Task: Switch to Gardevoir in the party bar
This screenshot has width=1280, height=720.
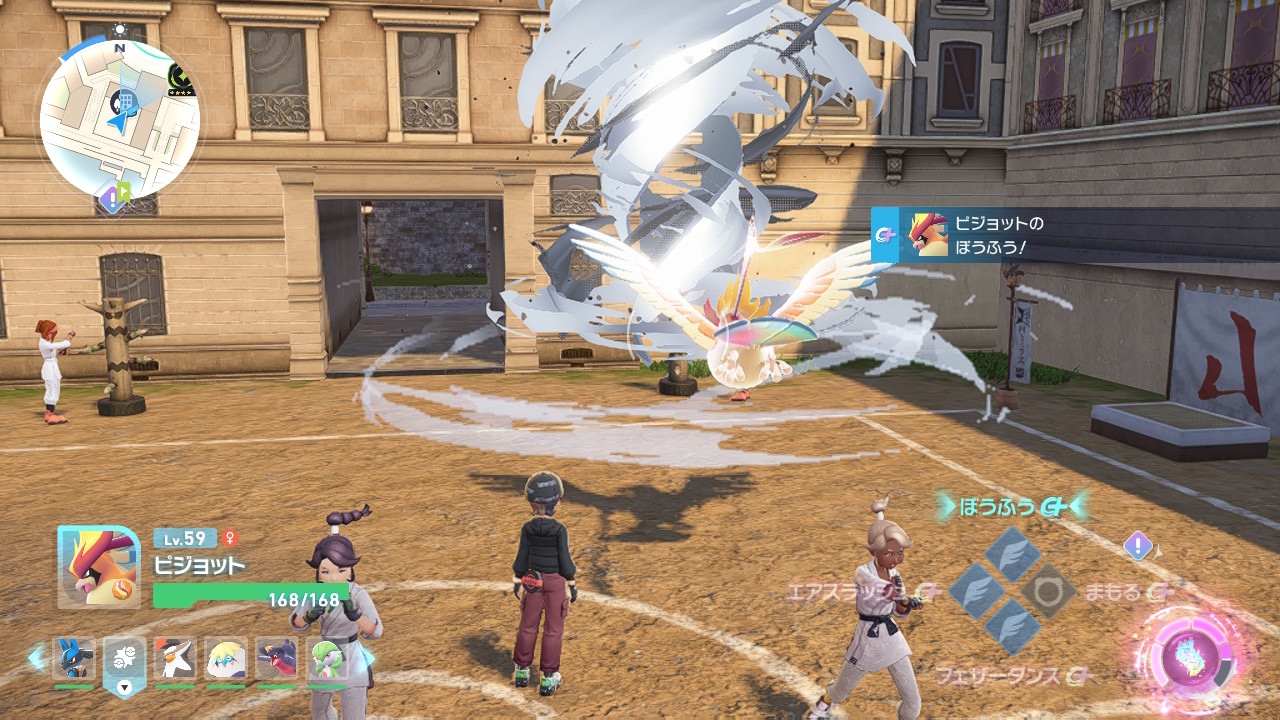Action: pyautogui.click(x=326, y=659)
